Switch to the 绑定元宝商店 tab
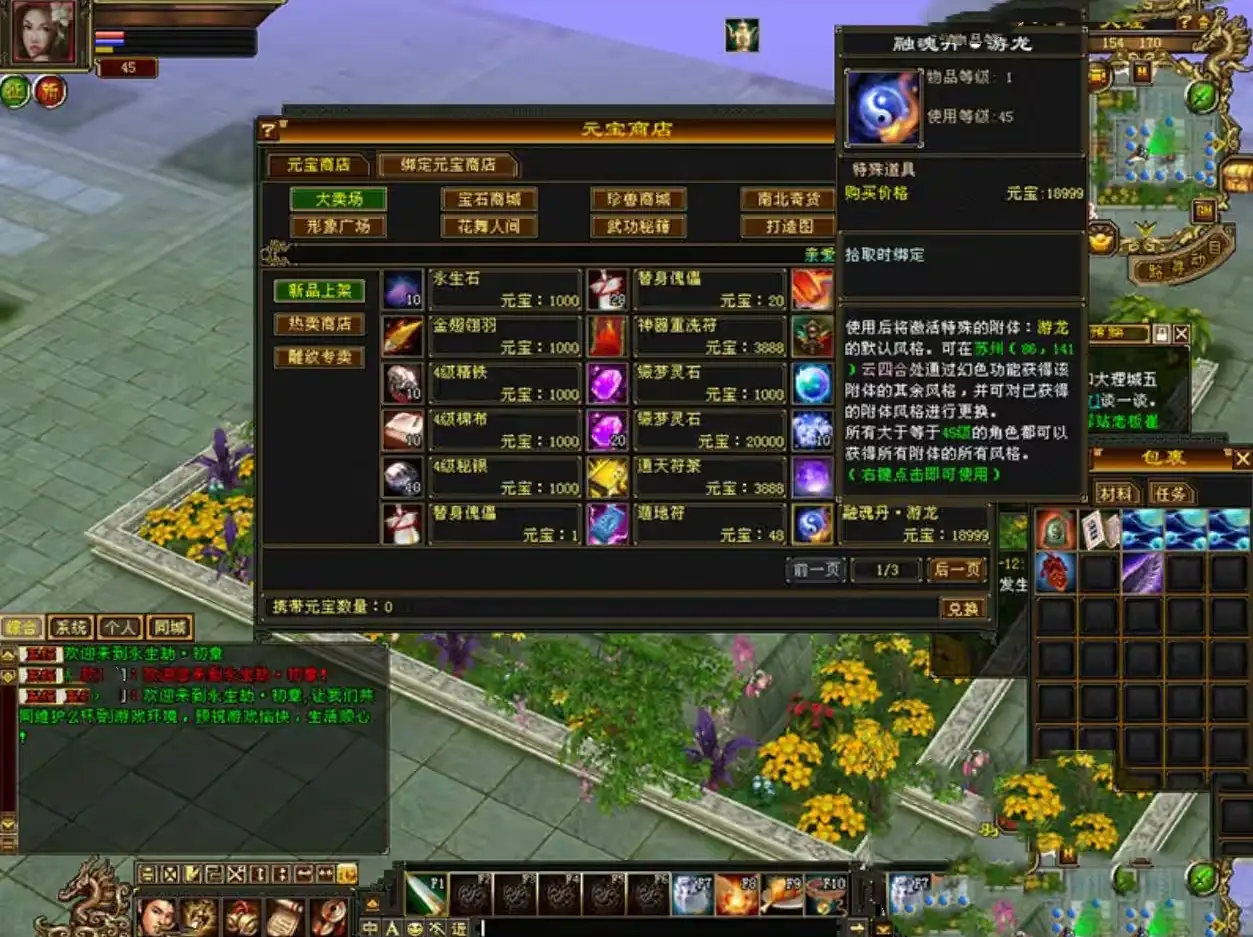1253x937 pixels. coord(448,165)
